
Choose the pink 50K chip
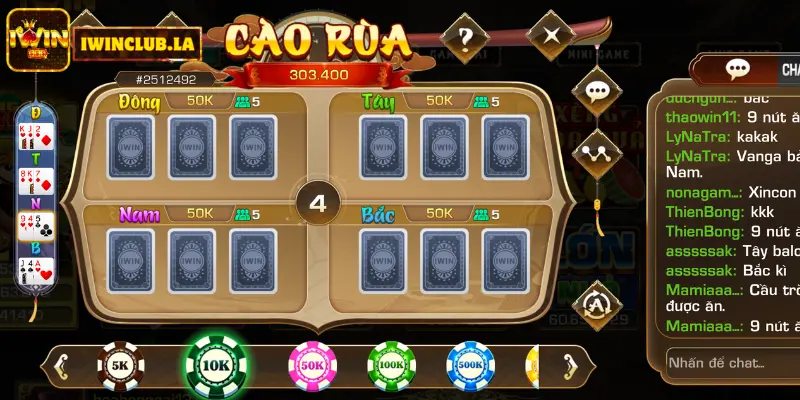pos(312,367)
